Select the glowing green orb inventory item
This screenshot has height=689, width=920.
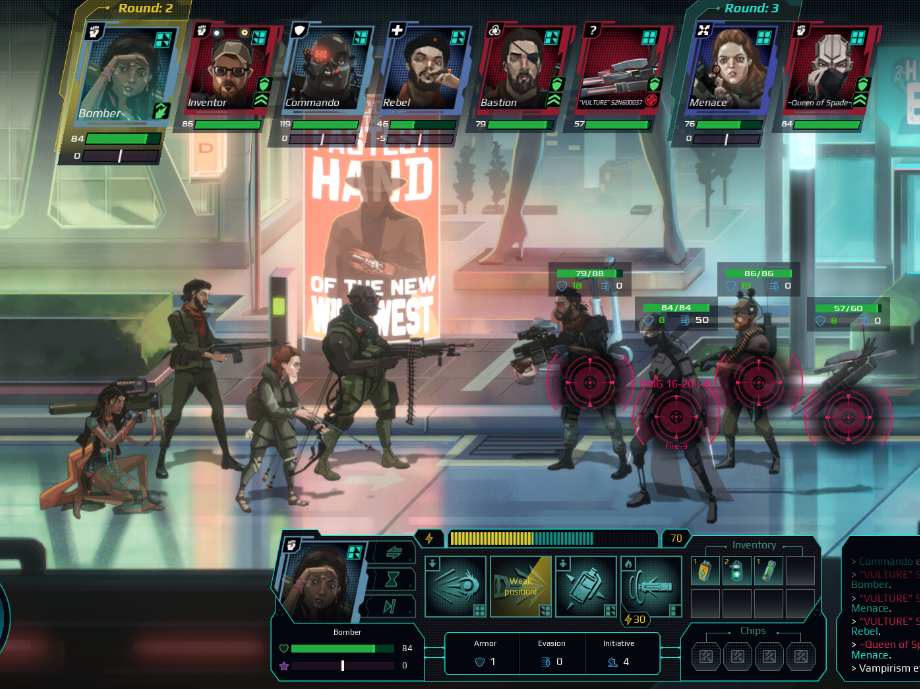point(736,571)
